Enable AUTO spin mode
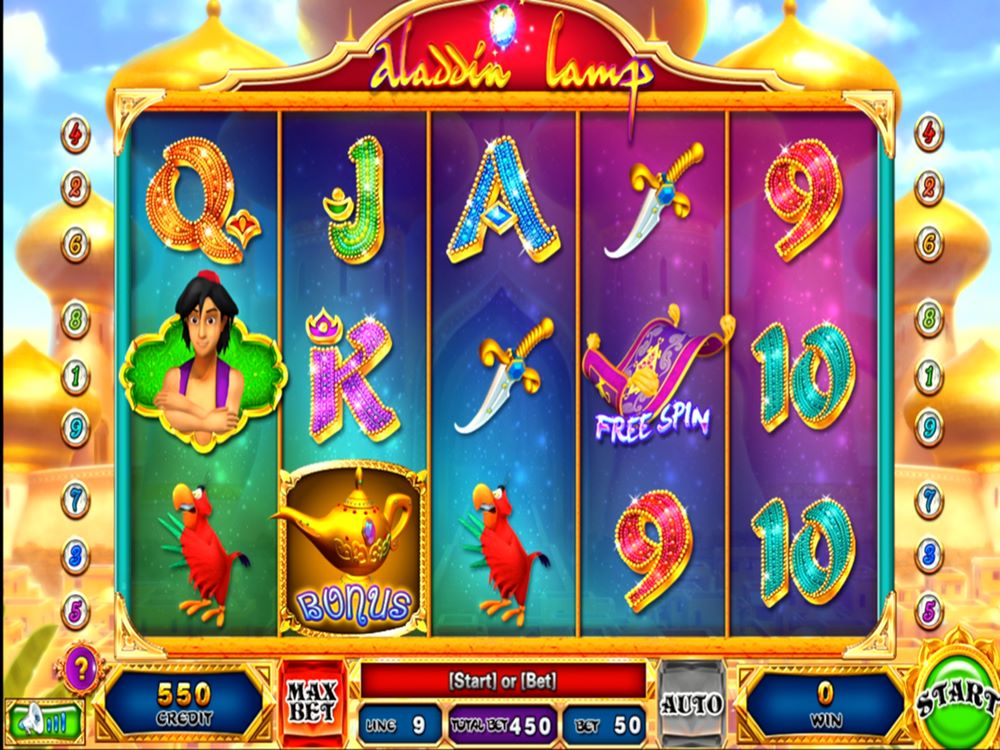The image size is (1000, 750). (692, 703)
